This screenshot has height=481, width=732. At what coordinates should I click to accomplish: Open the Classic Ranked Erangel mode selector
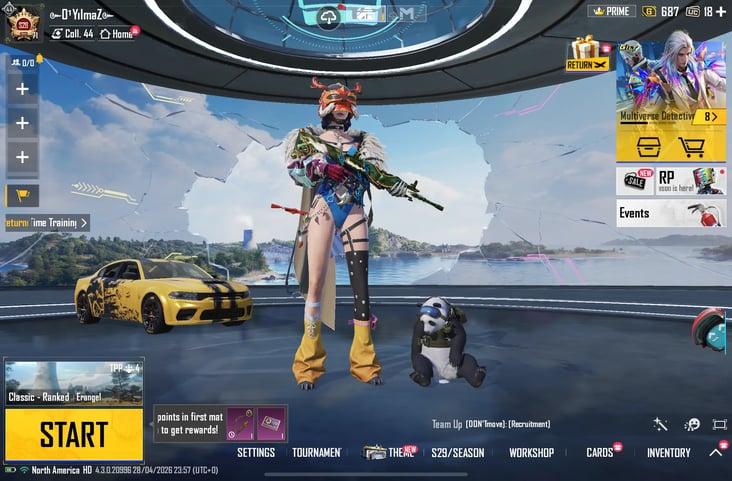click(74, 383)
